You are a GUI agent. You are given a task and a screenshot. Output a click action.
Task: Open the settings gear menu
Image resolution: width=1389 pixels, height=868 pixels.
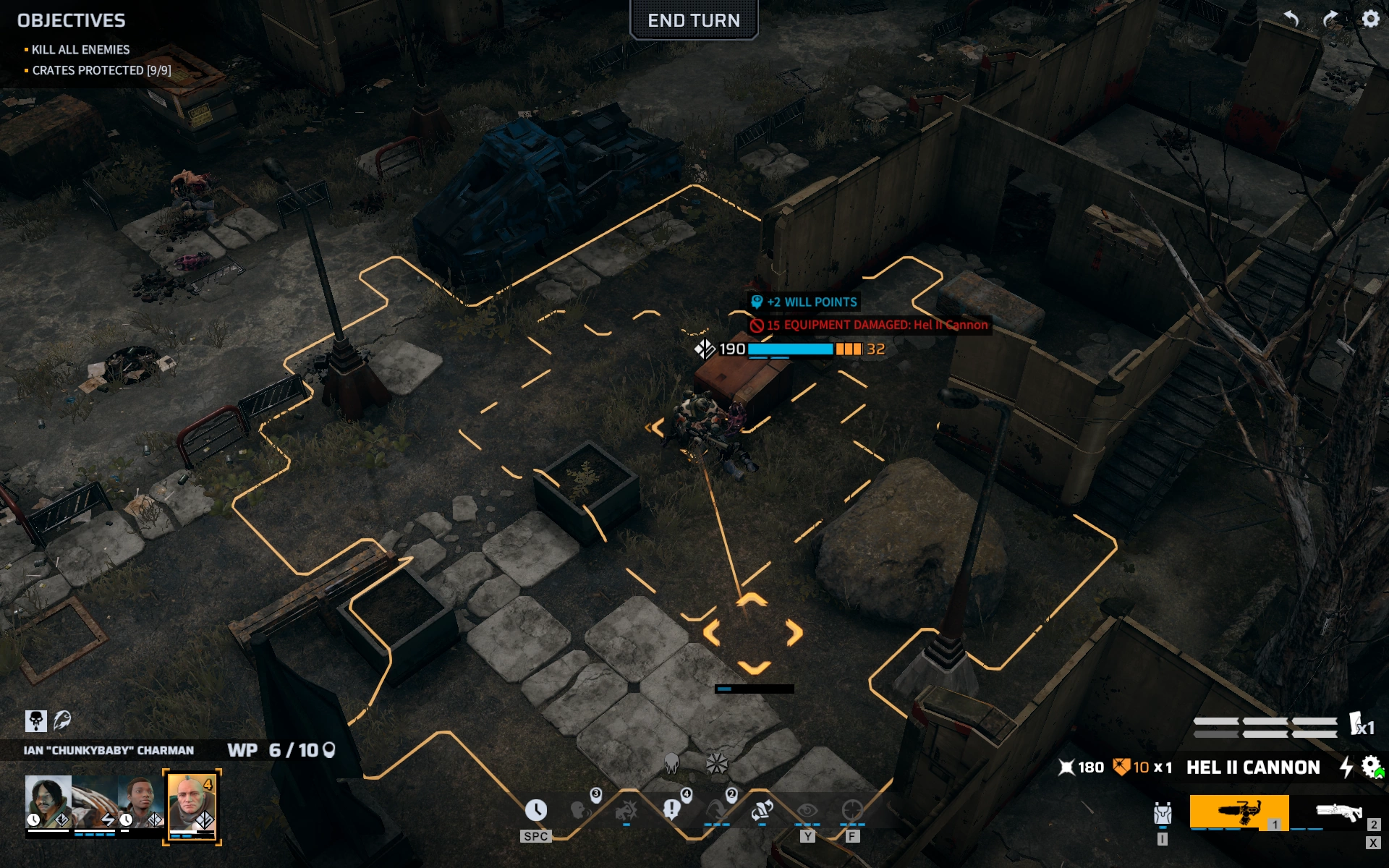tap(1370, 19)
